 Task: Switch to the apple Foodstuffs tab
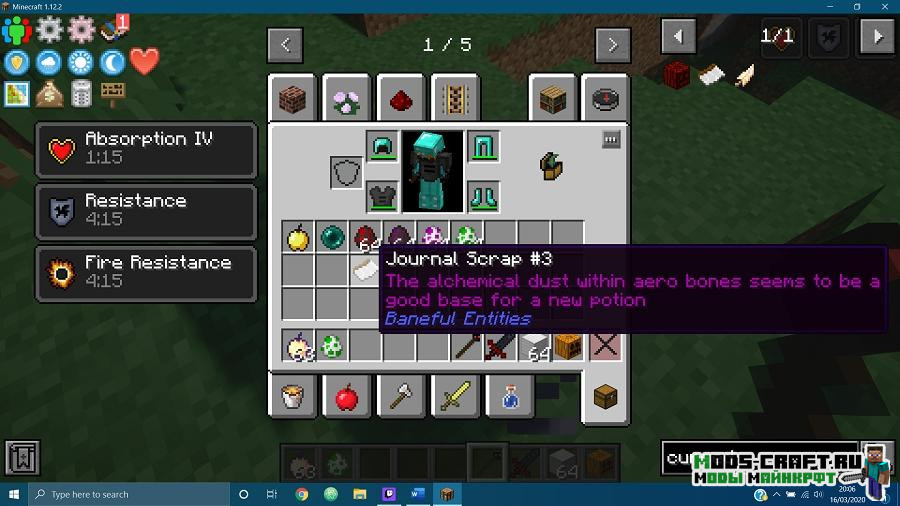(x=347, y=397)
